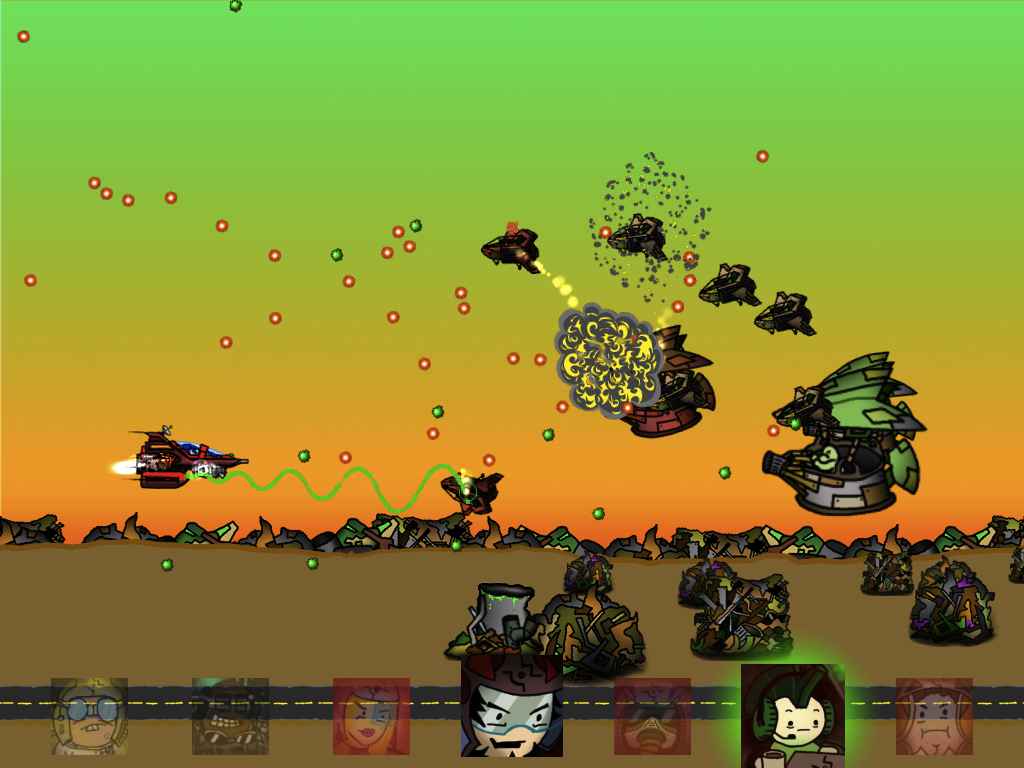Choose the gas mask character portrait
1024x768 pixels.
click(x=652, y=716)
